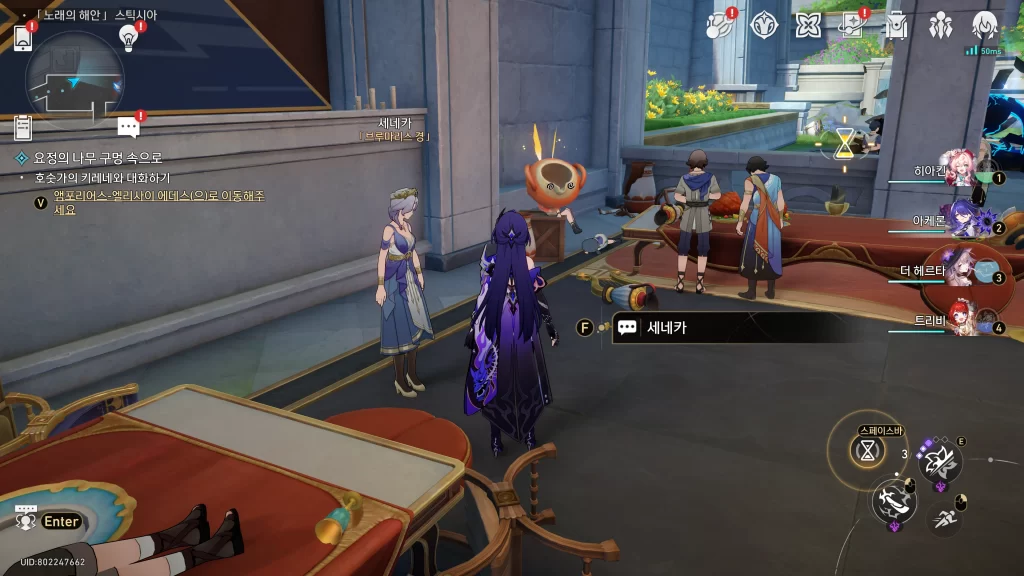Open the light bulb tutorial icon
The image size is (1024, 576).
[x=128, y=36]
